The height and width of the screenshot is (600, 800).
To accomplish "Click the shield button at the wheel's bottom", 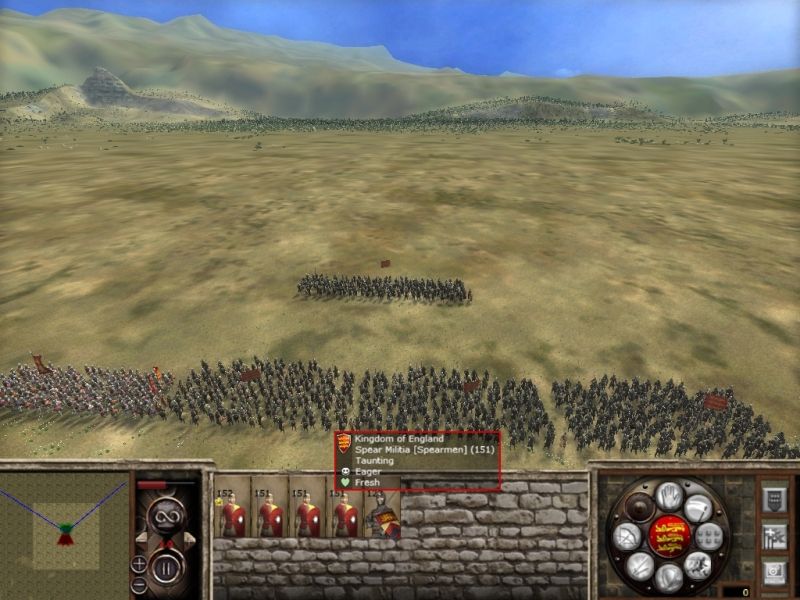I will pyautogui.click(x=669, y=577).
